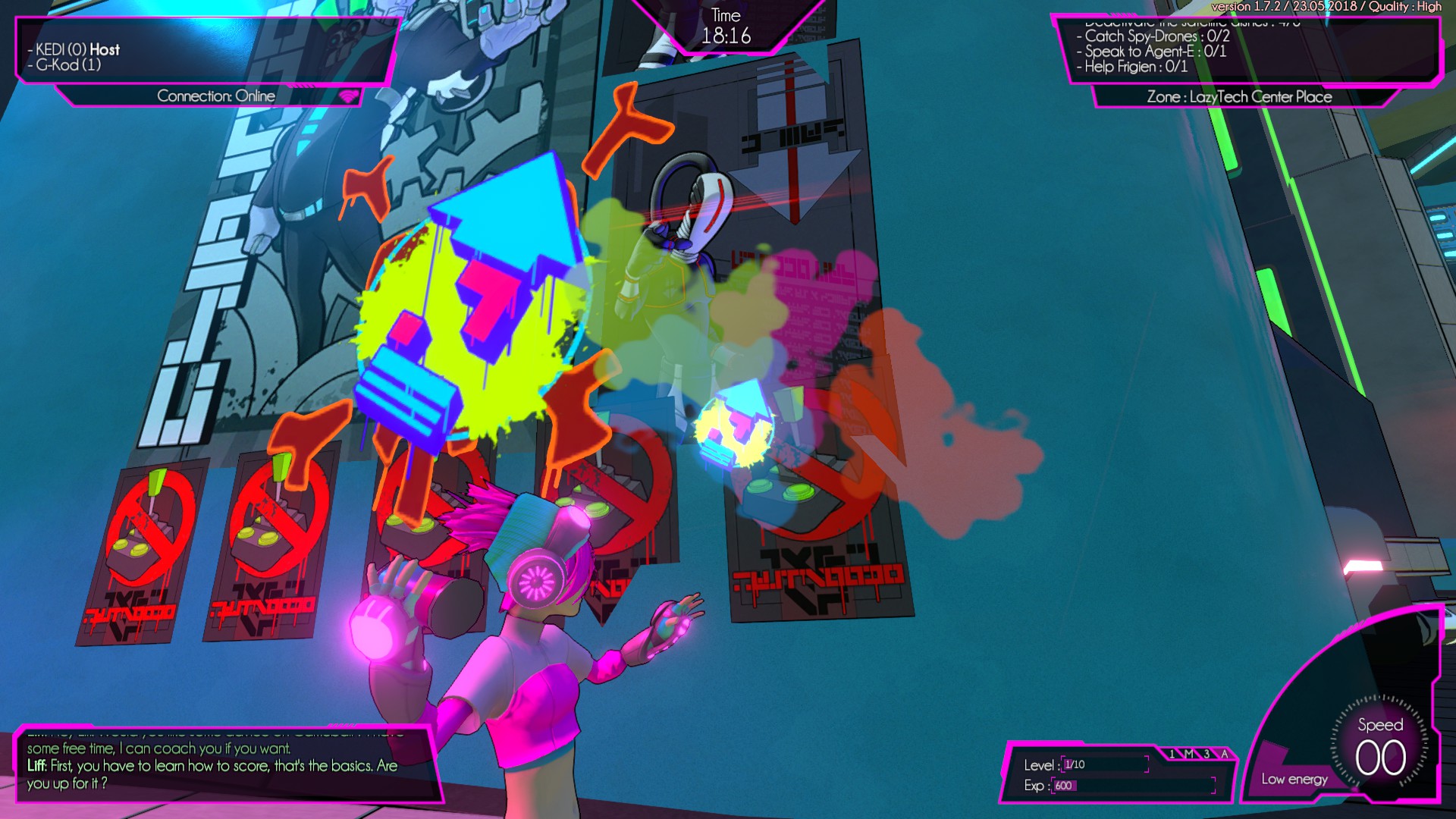Collapse the player list panel
Viewport: 1456px width, 819px height.
coord(201,49)
